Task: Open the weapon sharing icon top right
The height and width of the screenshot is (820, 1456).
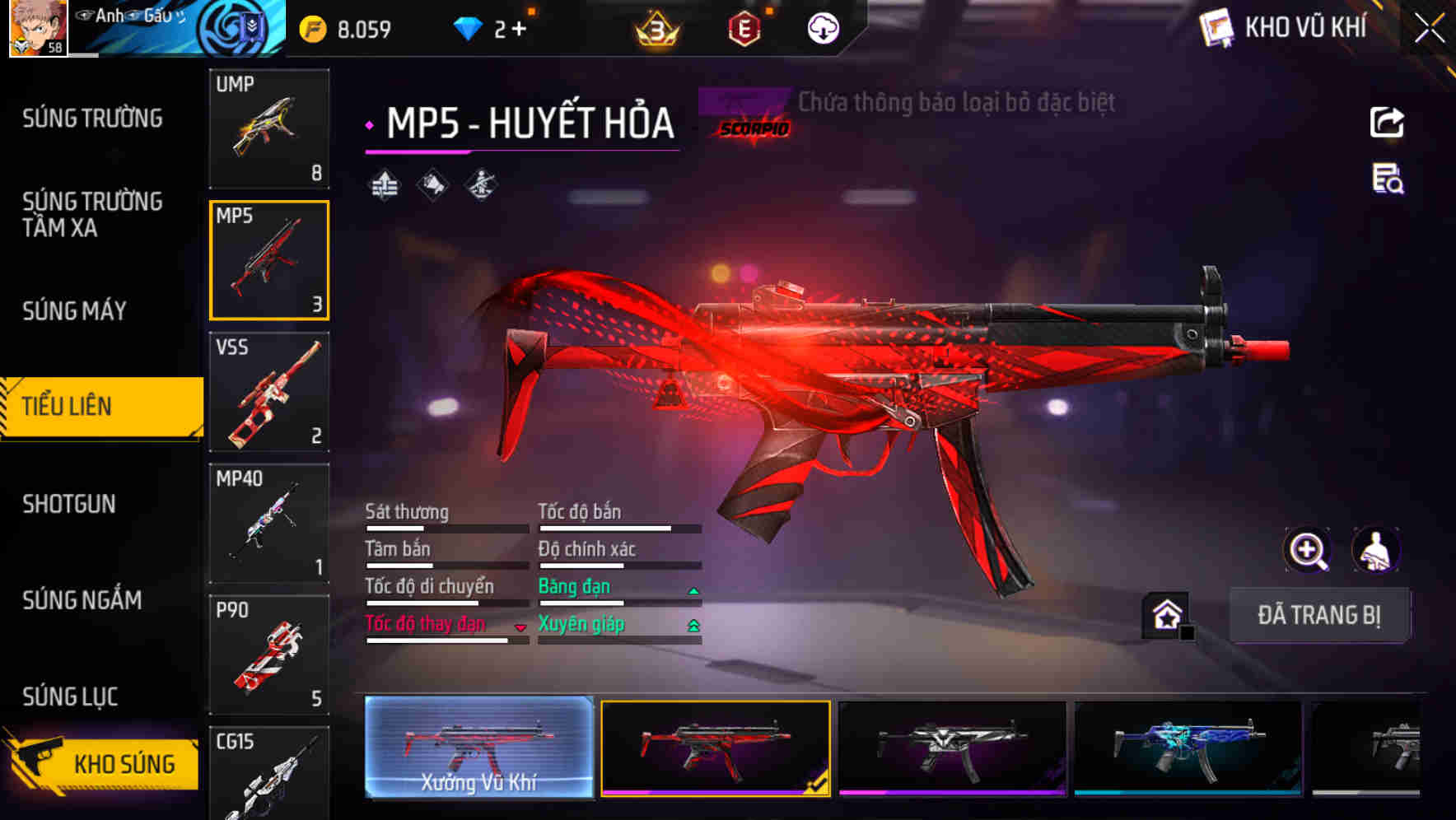Action: [1387, 123]
